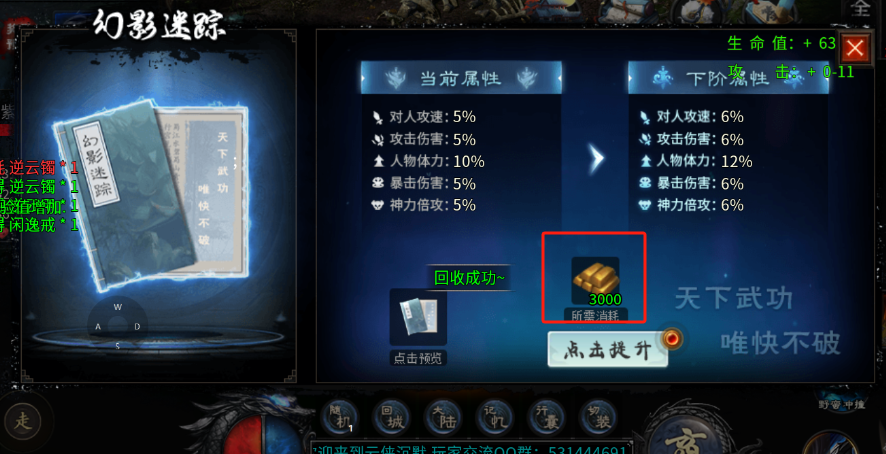Toggle the 走 walk mode button
The width and height of the screenshot is (886, 454).
tap(23, 421)
